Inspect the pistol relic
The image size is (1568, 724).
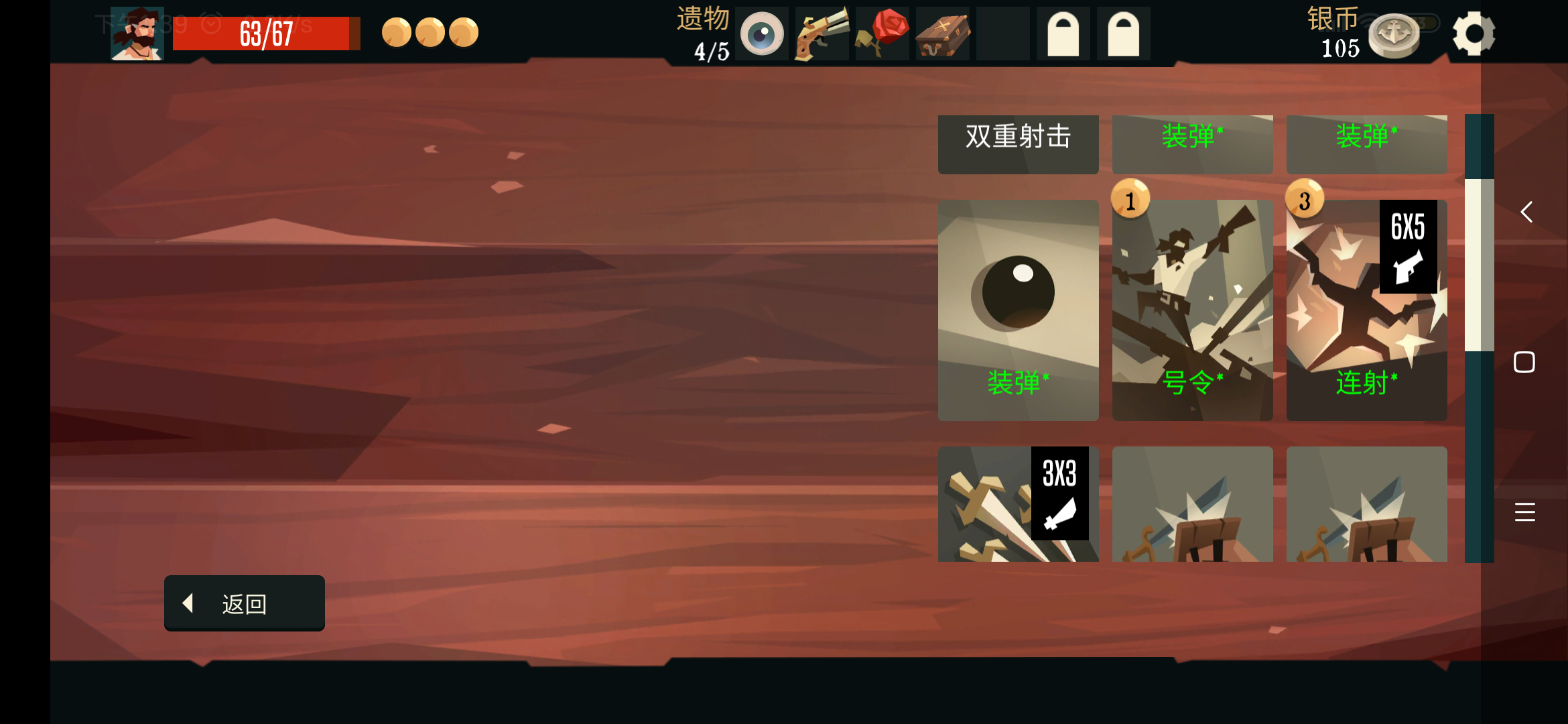click(822, 32)
